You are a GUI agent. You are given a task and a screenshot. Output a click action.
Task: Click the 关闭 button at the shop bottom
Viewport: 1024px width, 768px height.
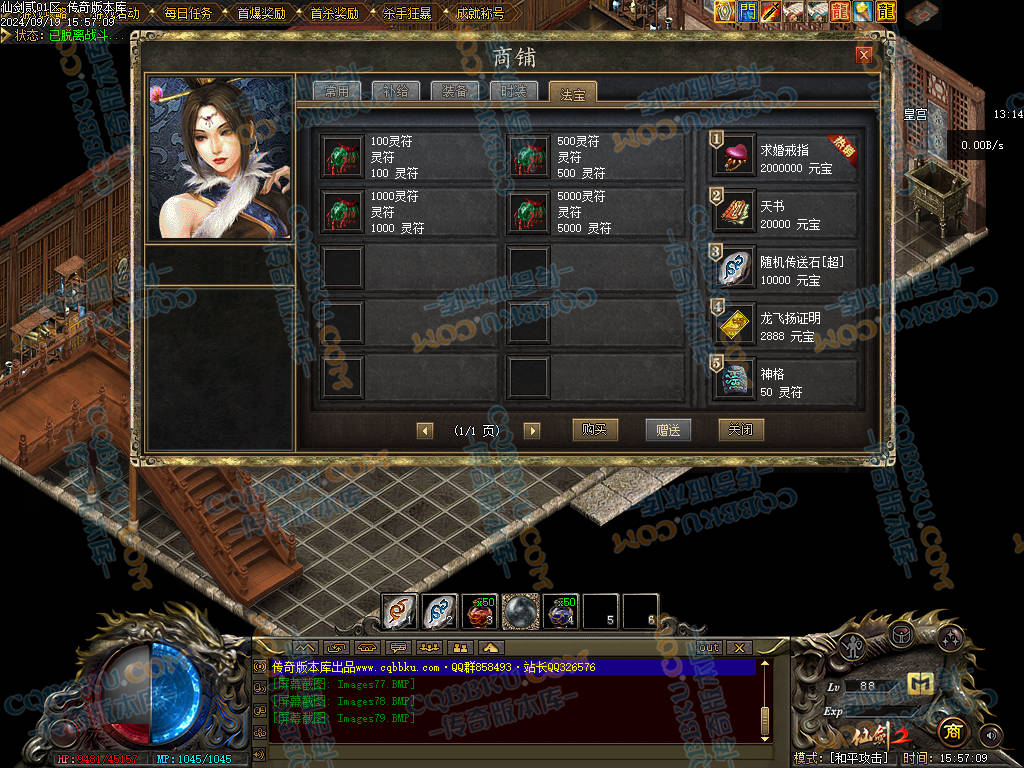(741, 430)
